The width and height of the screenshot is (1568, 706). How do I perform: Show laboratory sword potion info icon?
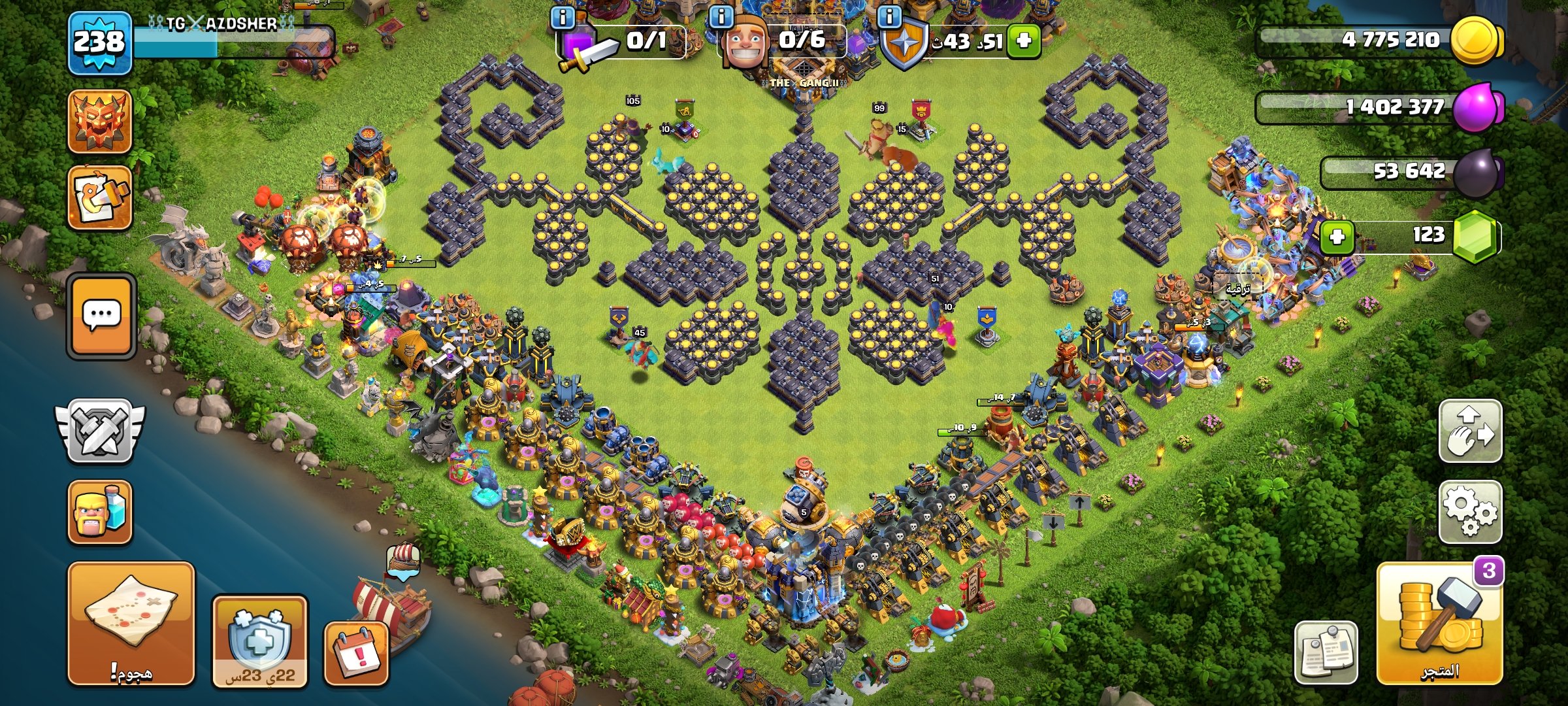click(x=563, y=17)
